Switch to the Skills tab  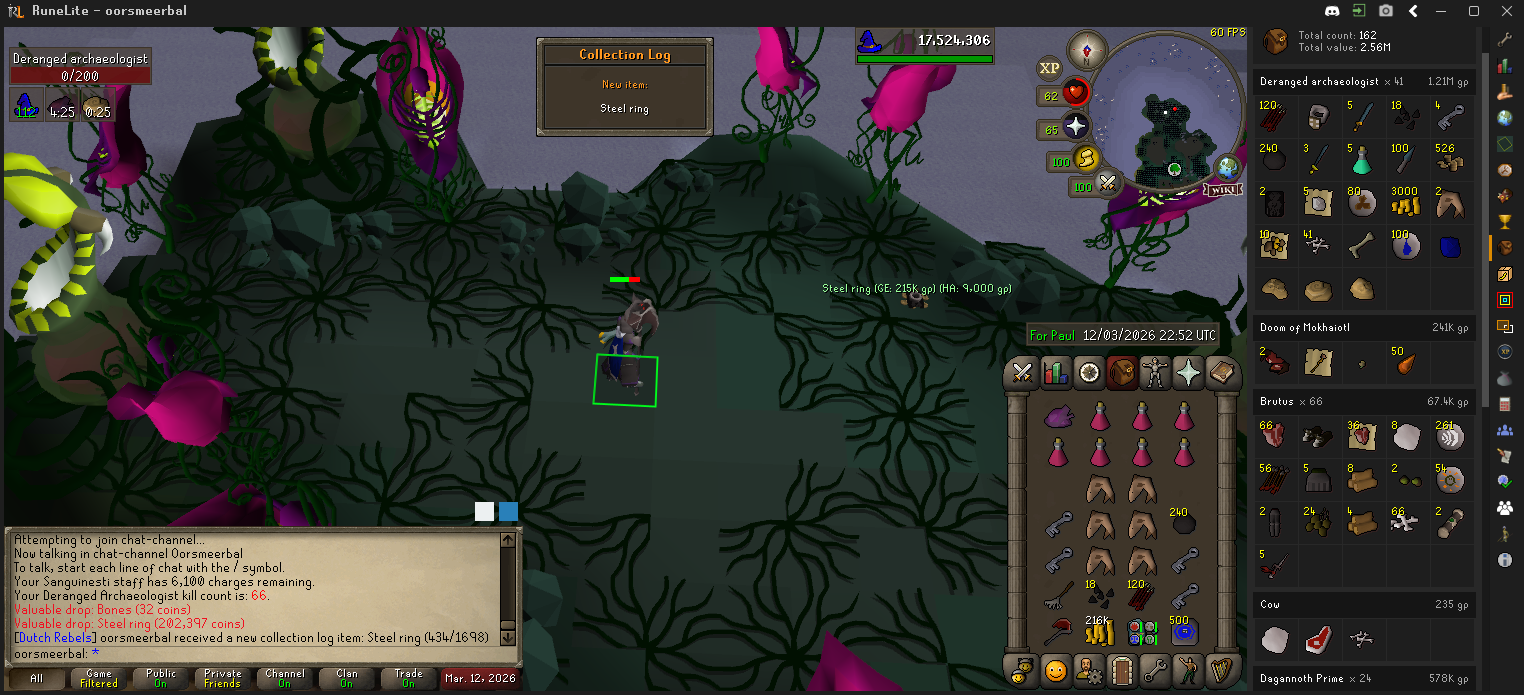point(1055,373)
